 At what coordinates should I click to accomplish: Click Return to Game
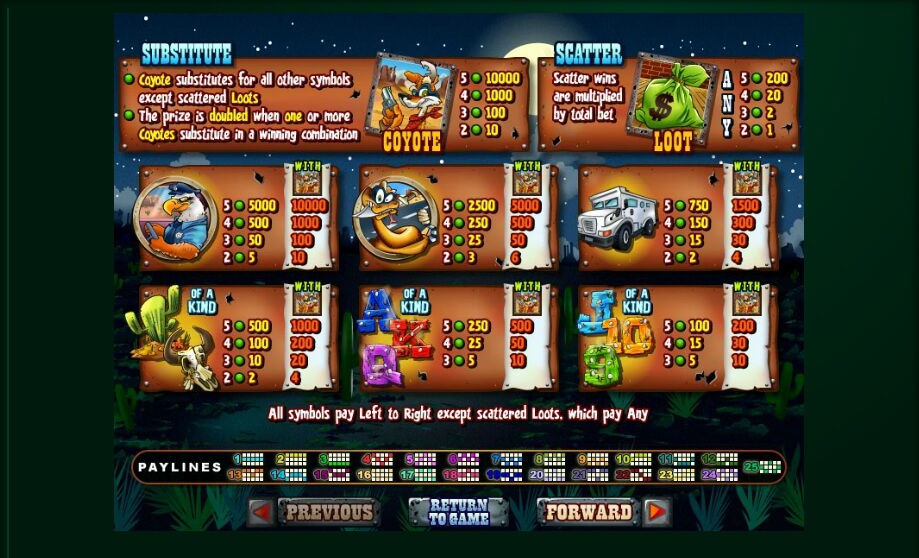coord(459,513)
